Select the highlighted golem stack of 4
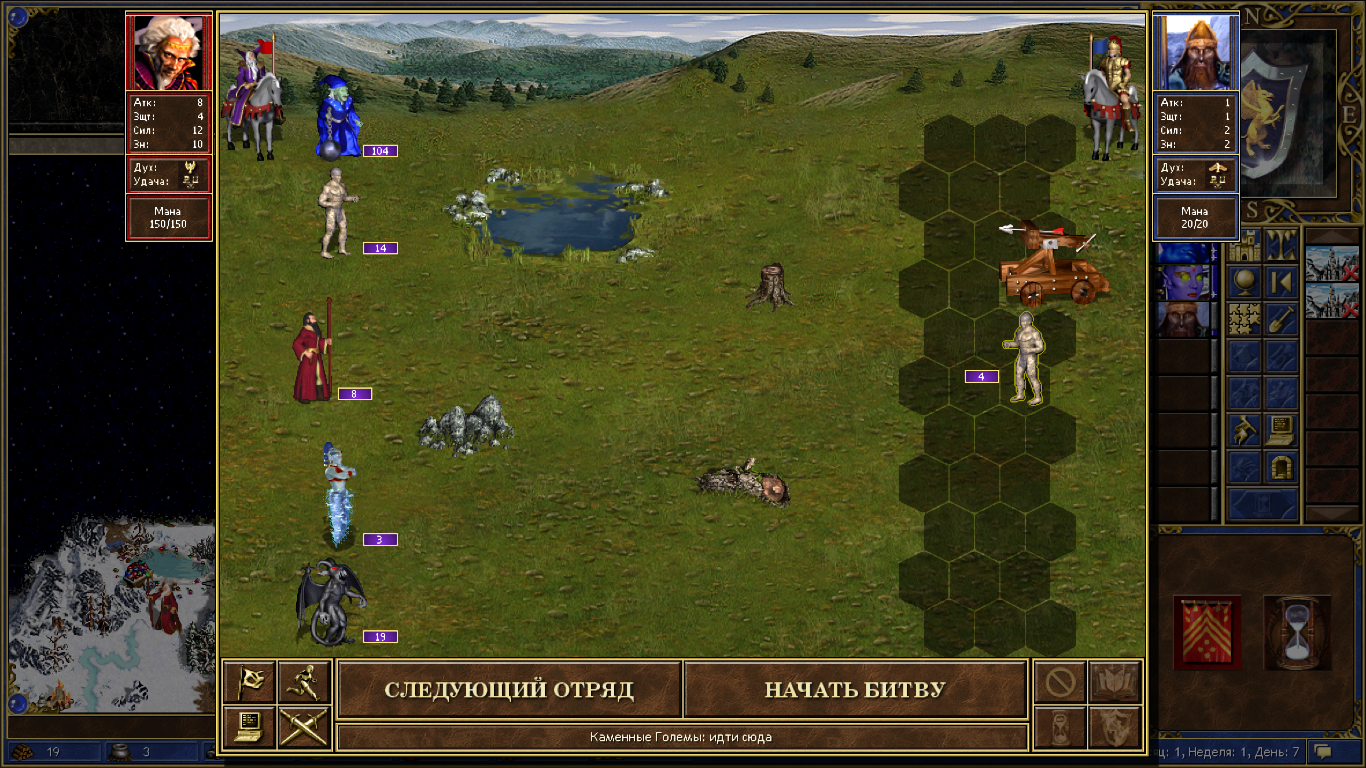Viewport: 1366px width, 768px height. pos(1023,360)
